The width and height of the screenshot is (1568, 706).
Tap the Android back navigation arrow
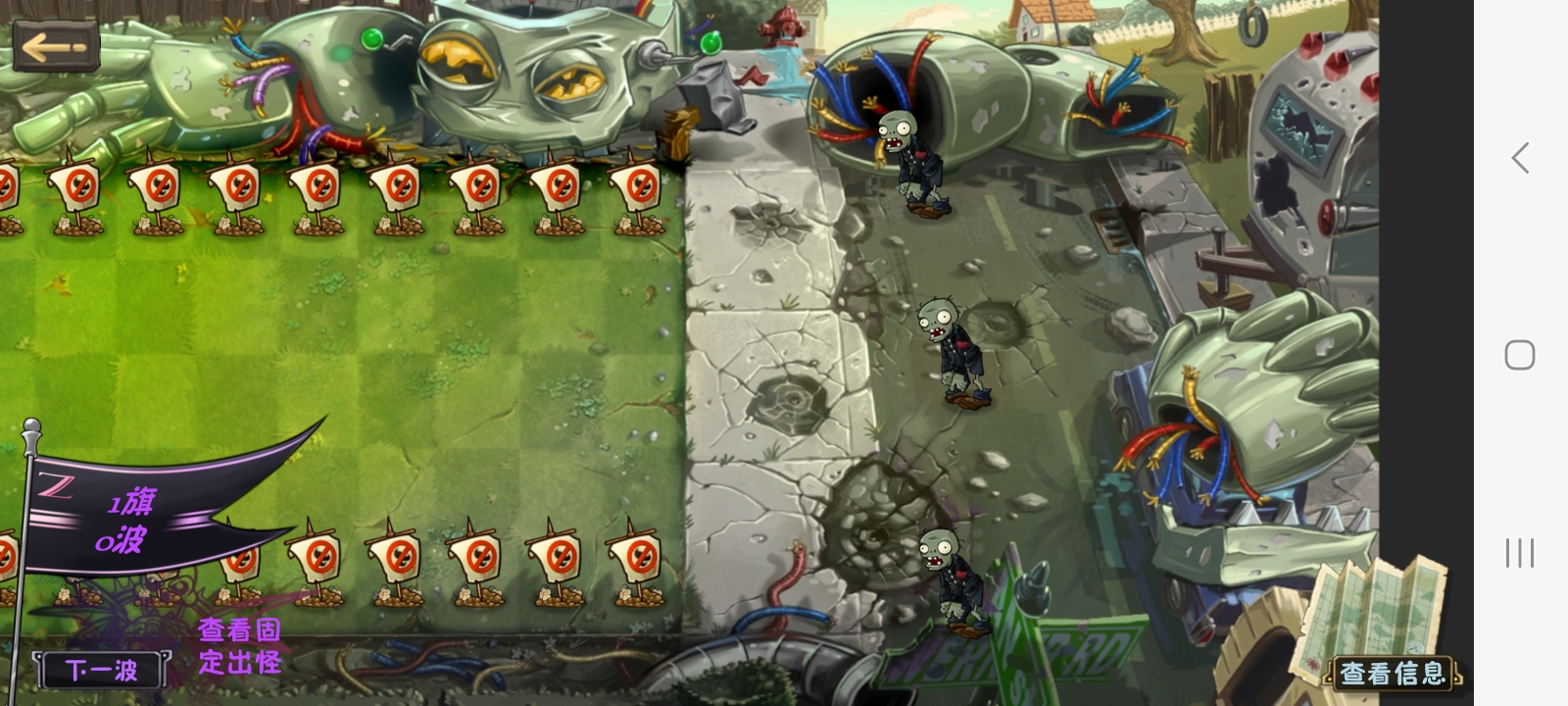[x=1520, y=158]
